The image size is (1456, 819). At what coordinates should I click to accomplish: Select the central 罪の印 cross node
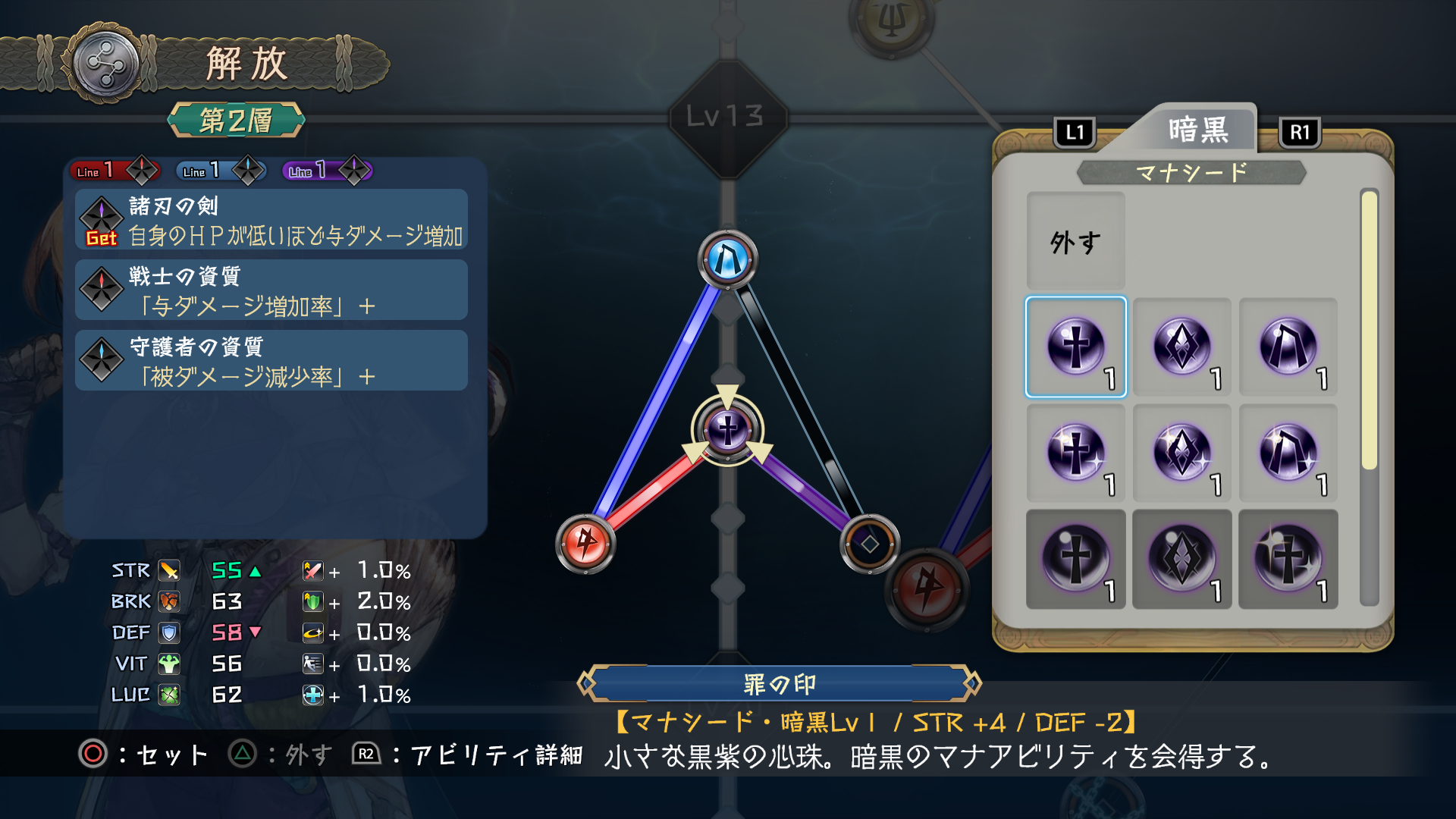coord(727,428)
